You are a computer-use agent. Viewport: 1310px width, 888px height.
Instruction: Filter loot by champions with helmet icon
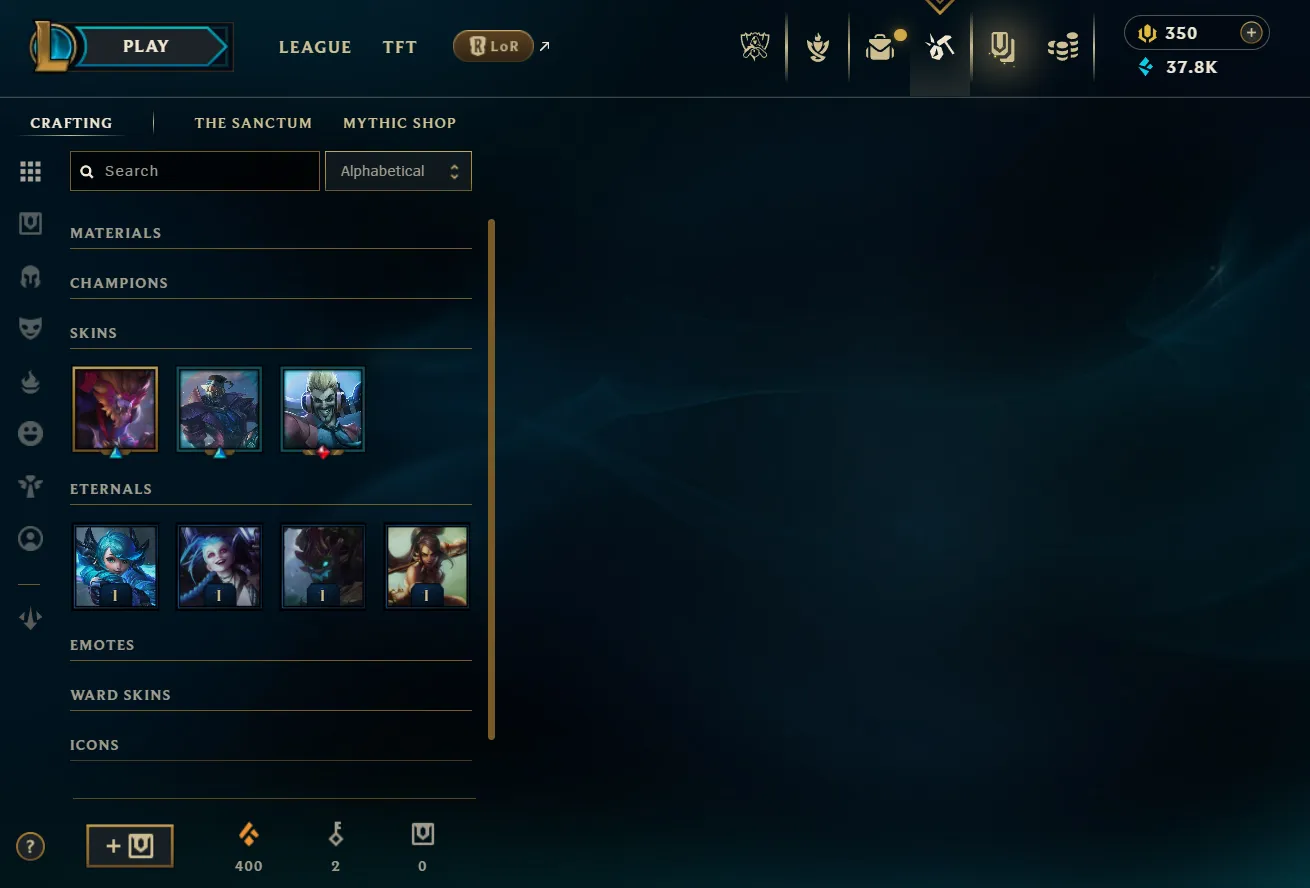click(30, 277)
